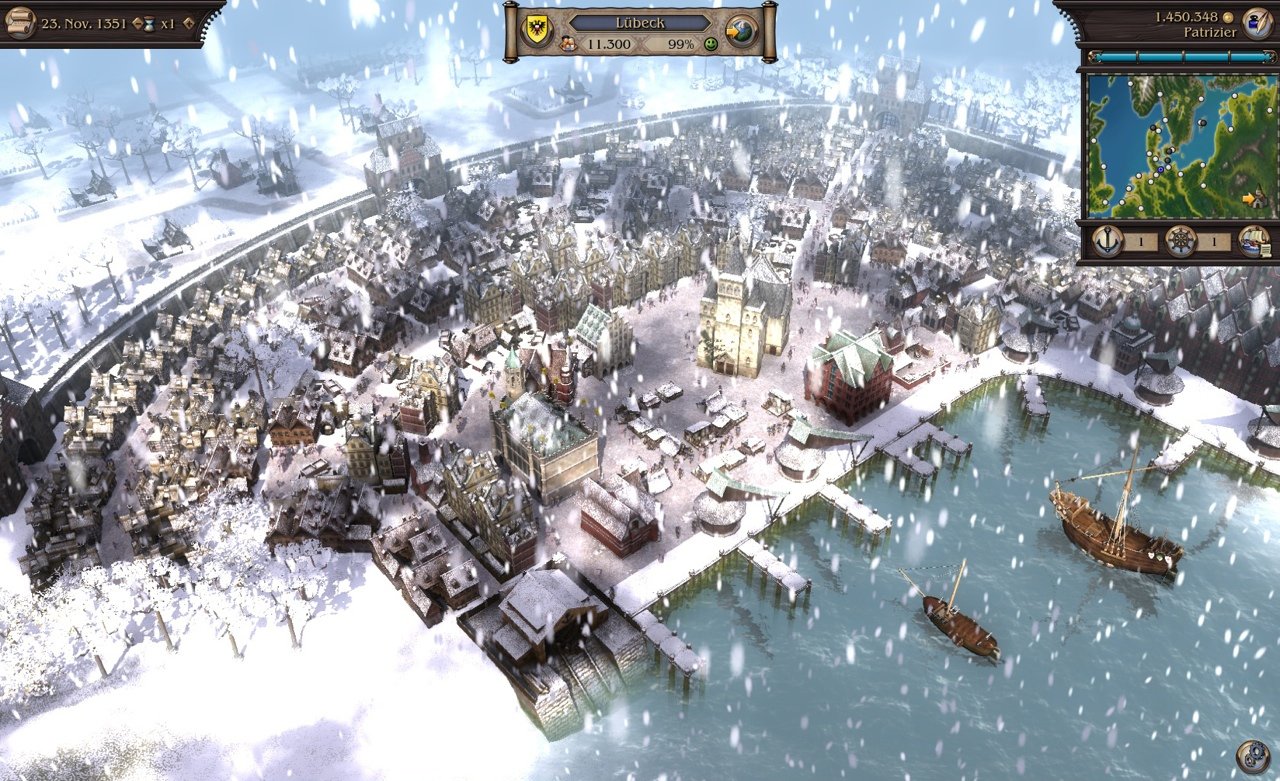1280x781 pixels.
Task: Open Lübeck's coat of arms shield
Action: [x=536, y=28]
